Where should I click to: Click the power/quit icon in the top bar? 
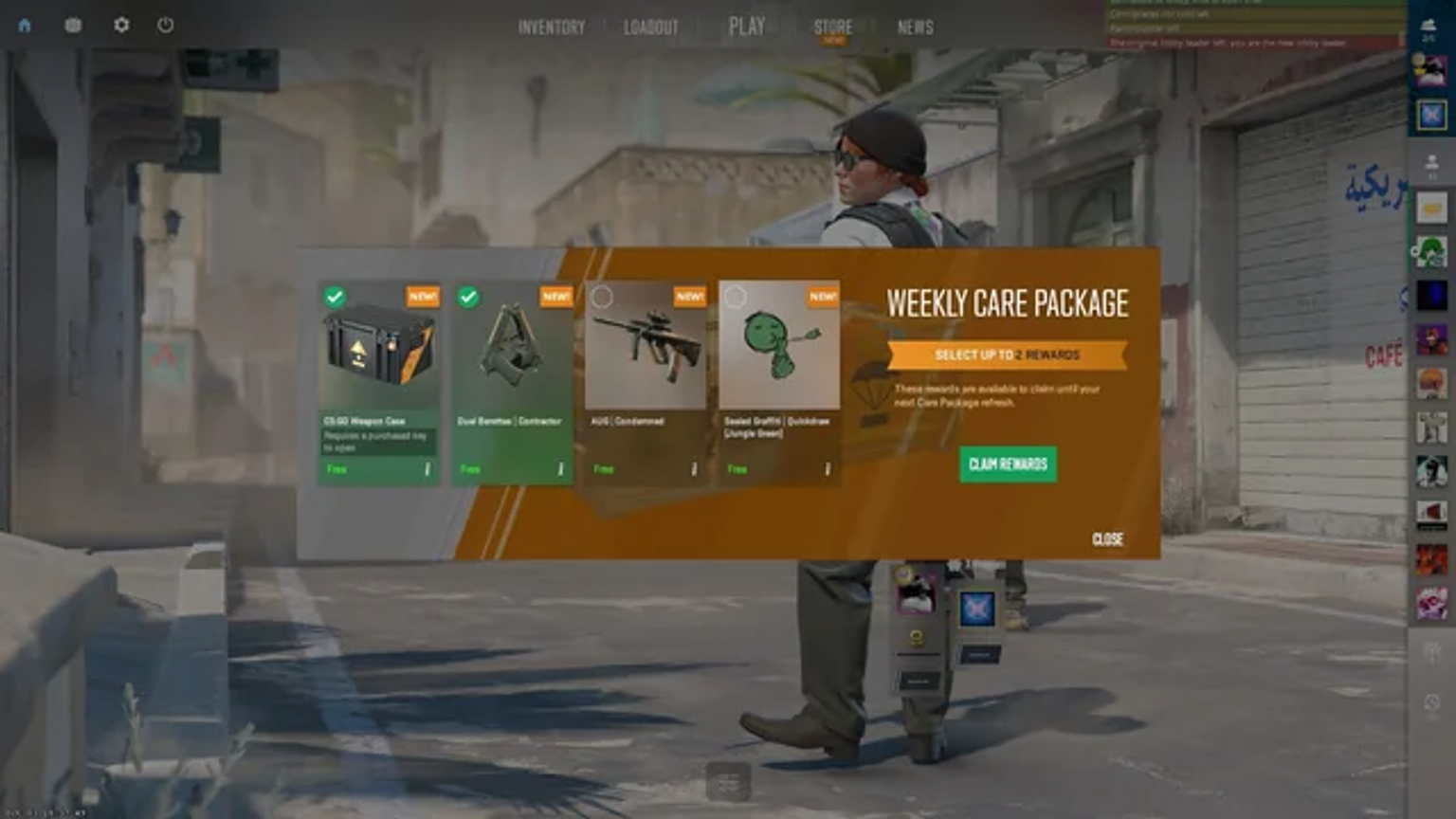[x=163, y=26]
